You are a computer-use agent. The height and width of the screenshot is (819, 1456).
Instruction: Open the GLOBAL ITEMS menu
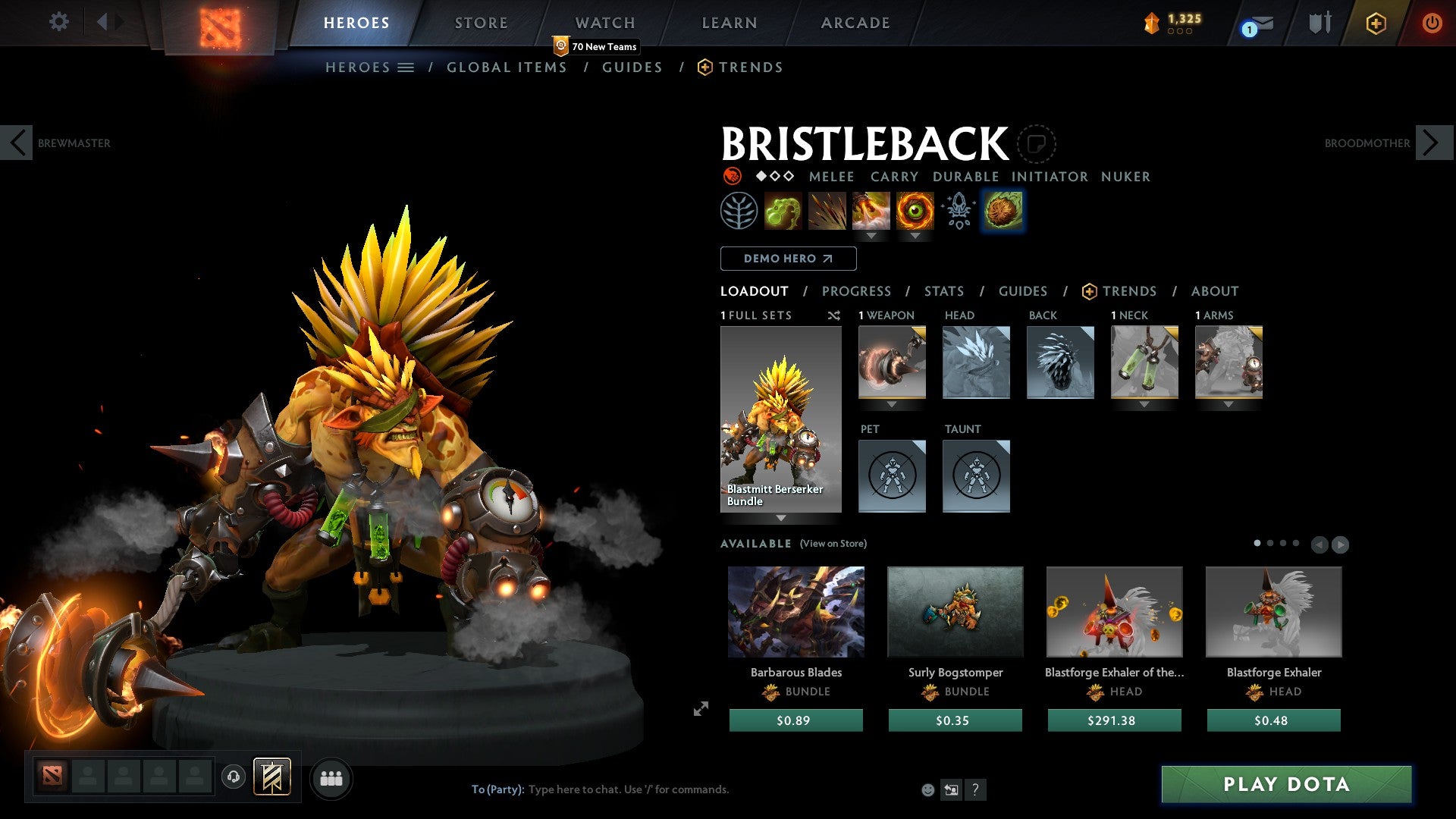tap(507, 67)
